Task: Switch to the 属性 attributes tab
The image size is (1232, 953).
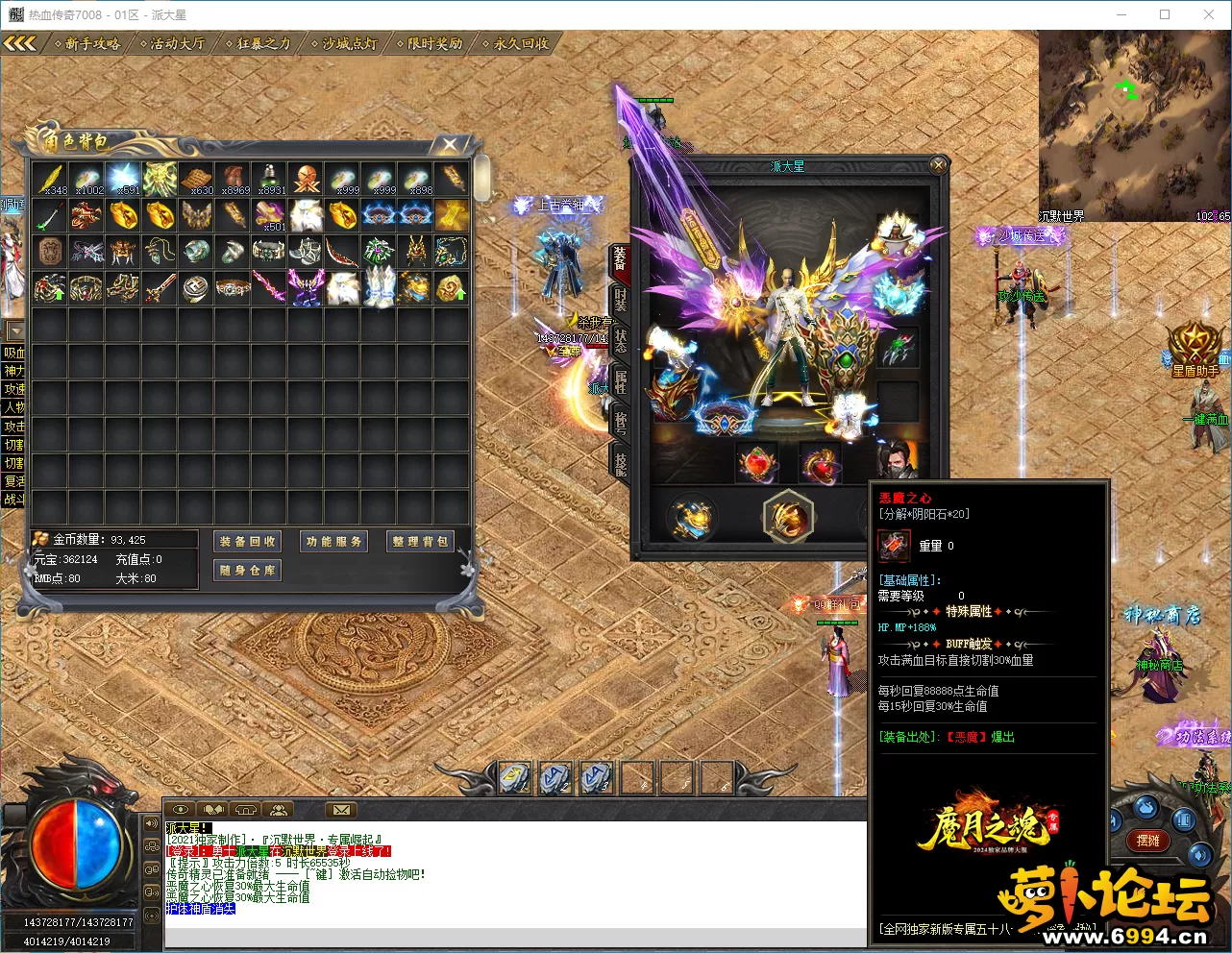Action: pyautogui.click(x=621, y=382)
